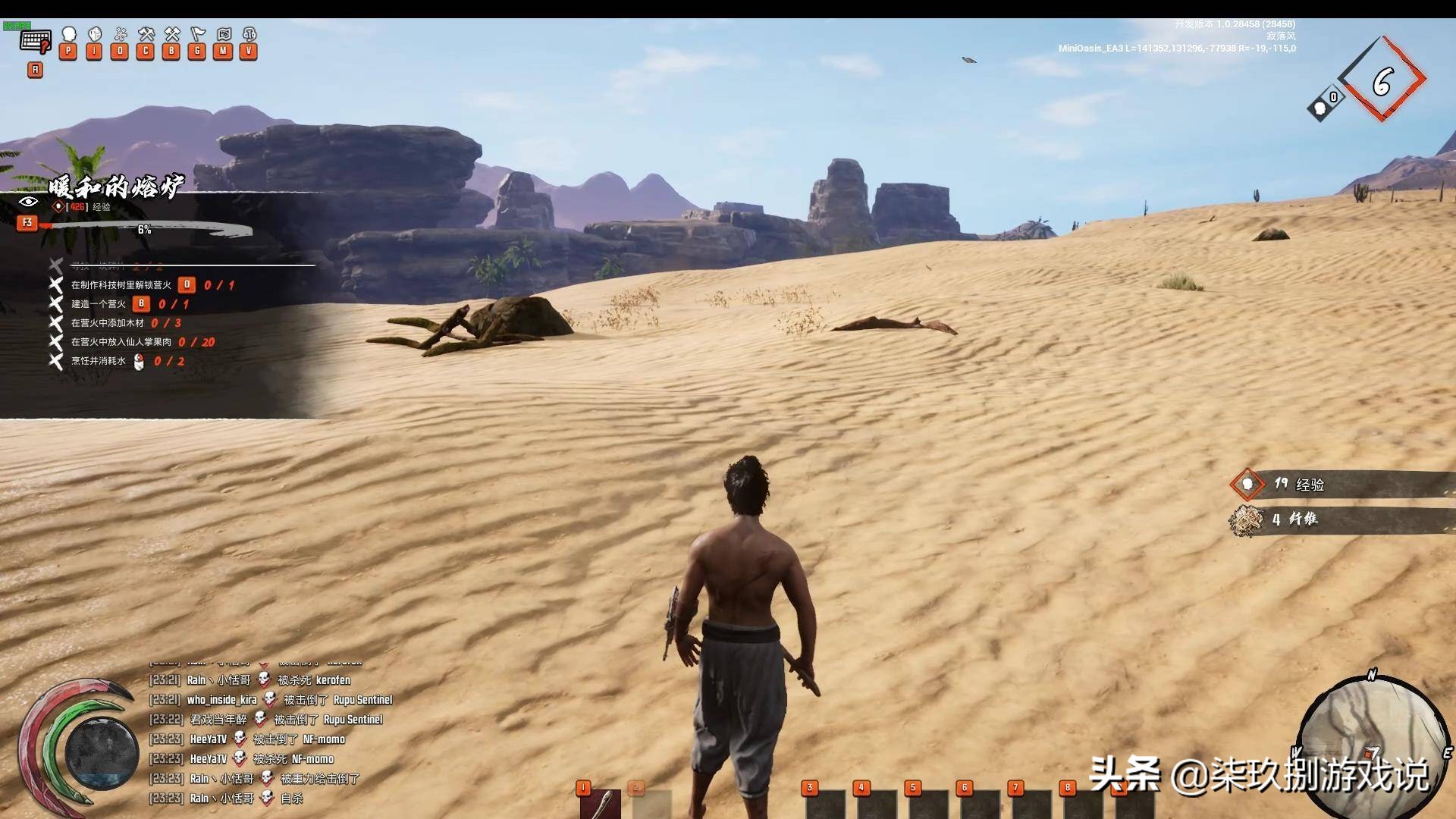Viewport: 1456px width, 819px height.
Task: Toggle the voice chat headset icon
Action: click(x=249, y=35)
